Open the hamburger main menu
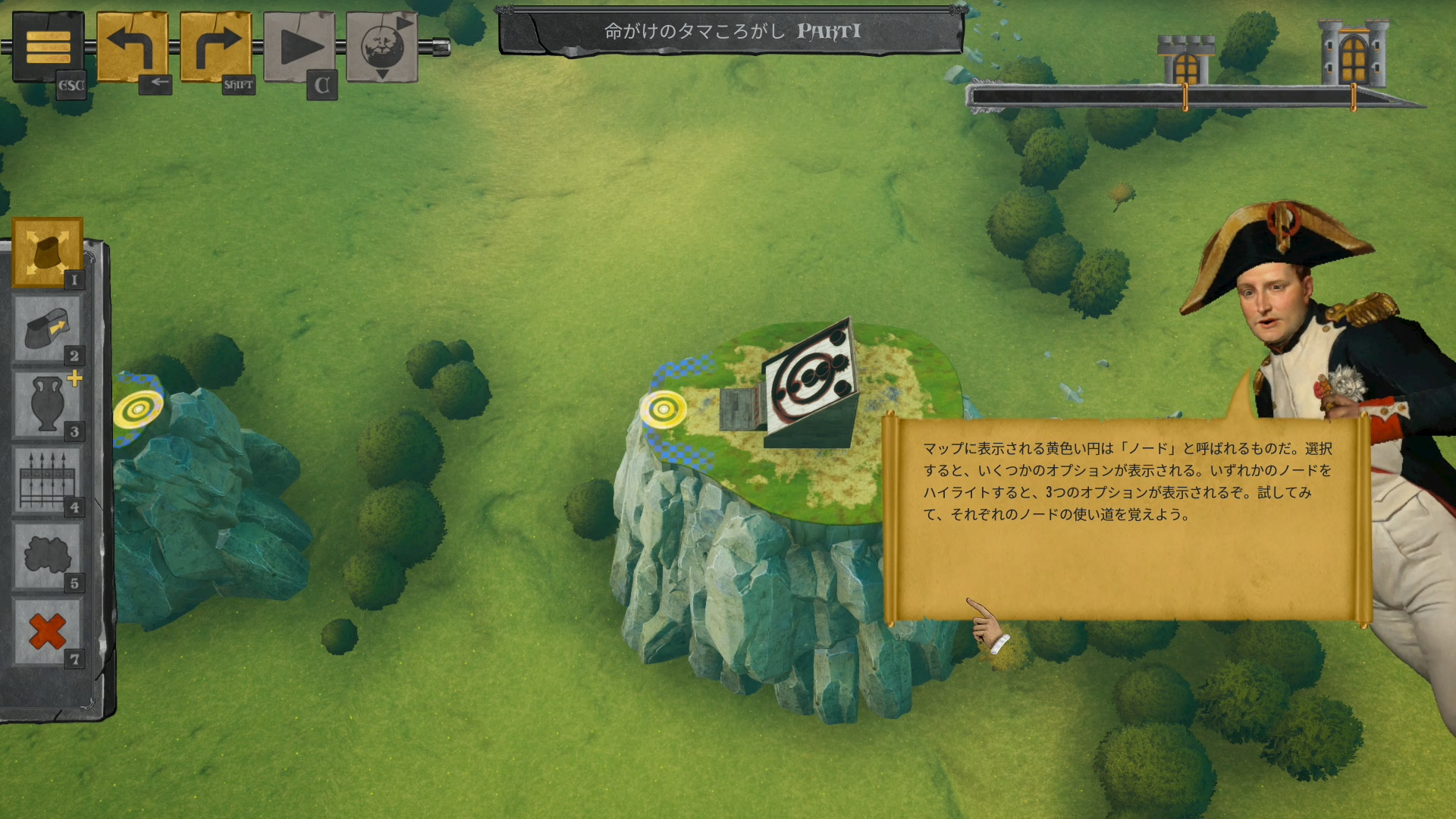Screen dimensions: 1456x819 [48, 47]
